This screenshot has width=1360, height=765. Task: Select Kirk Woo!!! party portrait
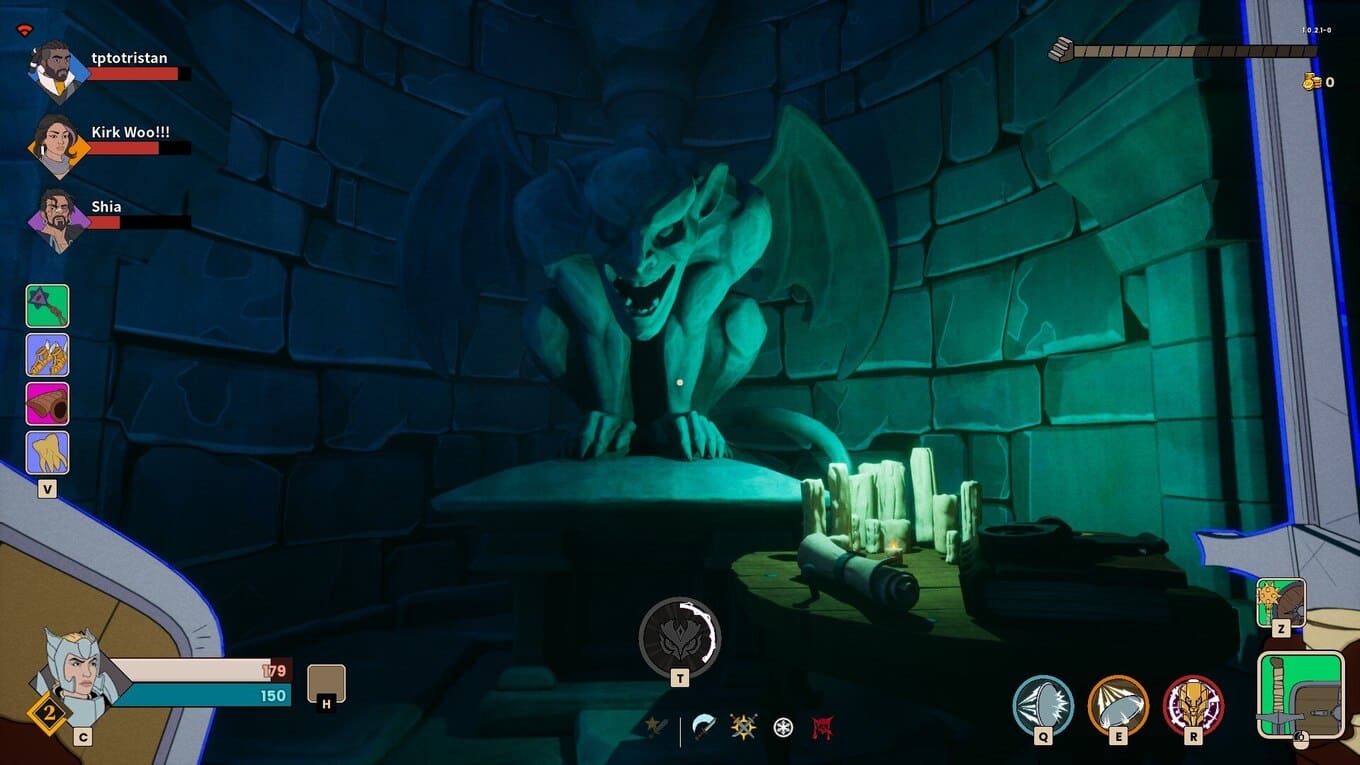[58, 143]
